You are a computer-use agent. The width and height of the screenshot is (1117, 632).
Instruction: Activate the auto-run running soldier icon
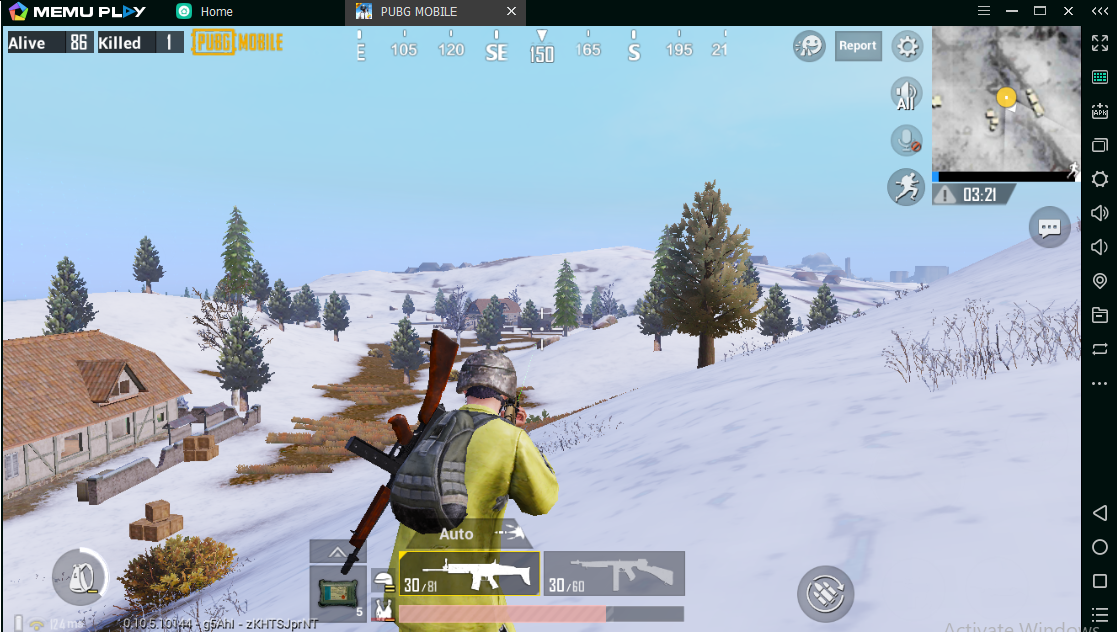click(906, 187)
